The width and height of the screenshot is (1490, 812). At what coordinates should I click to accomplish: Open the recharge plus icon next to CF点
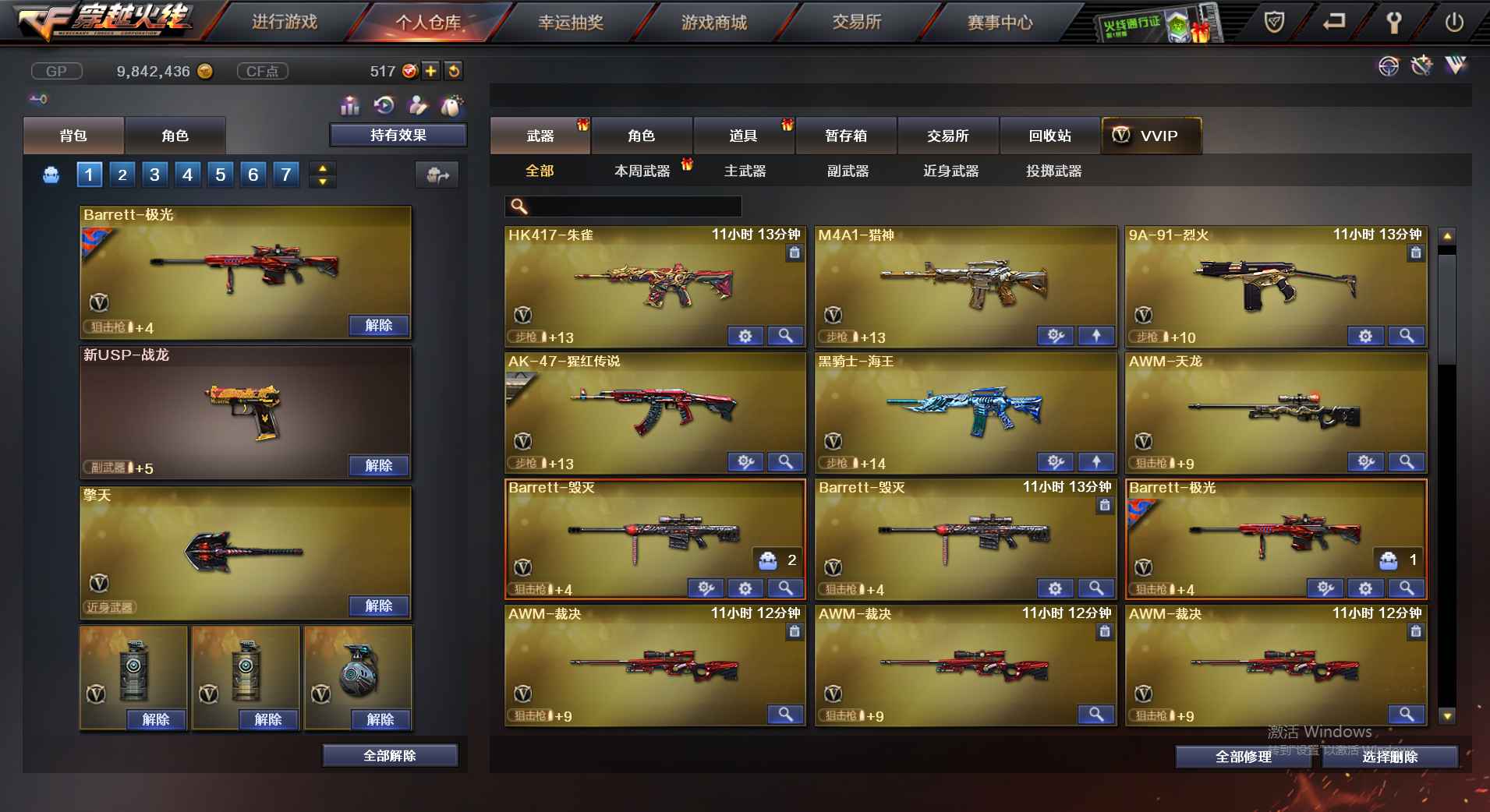430,71
